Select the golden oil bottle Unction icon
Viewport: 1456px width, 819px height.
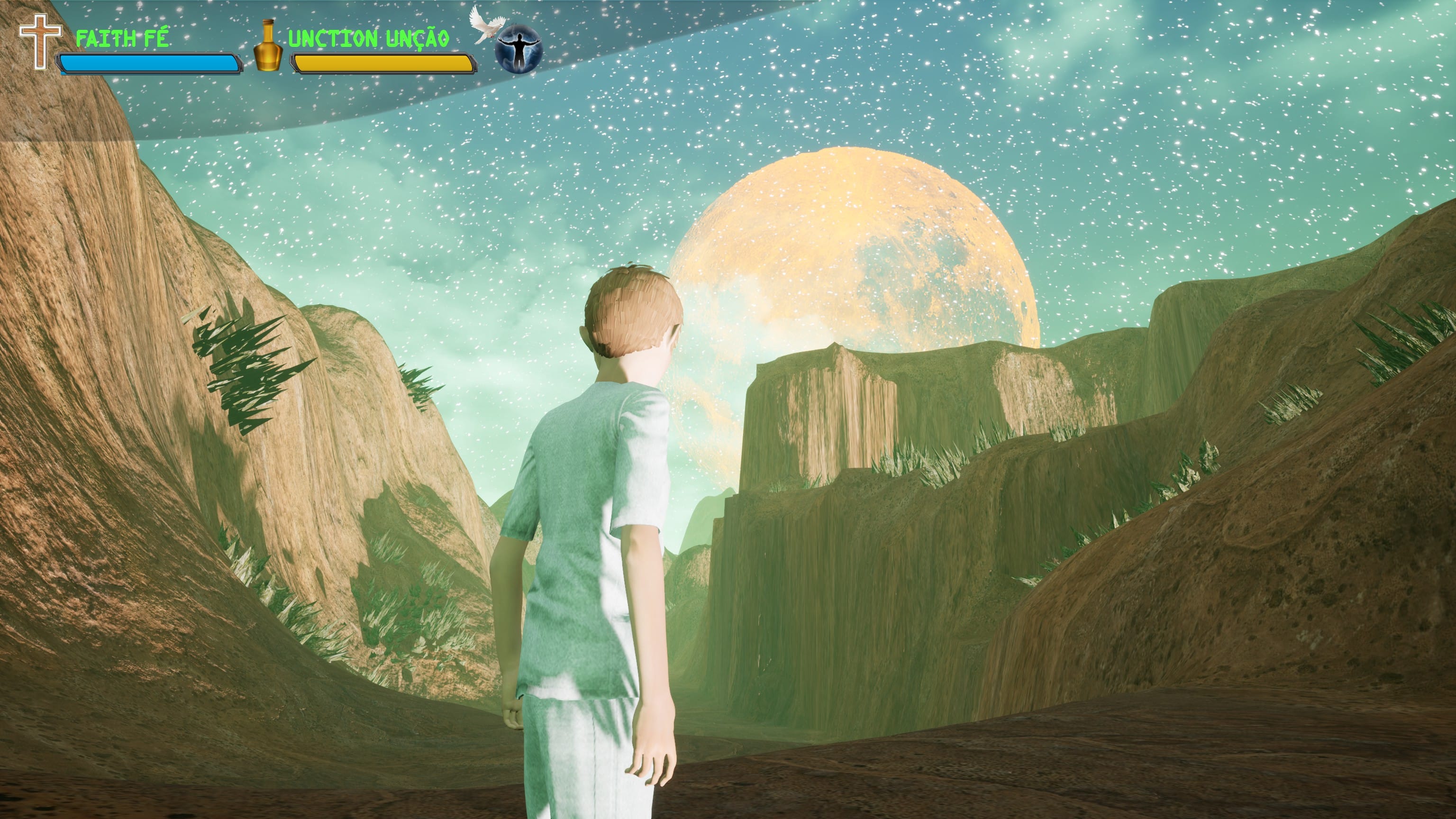[x=267, y=46]
